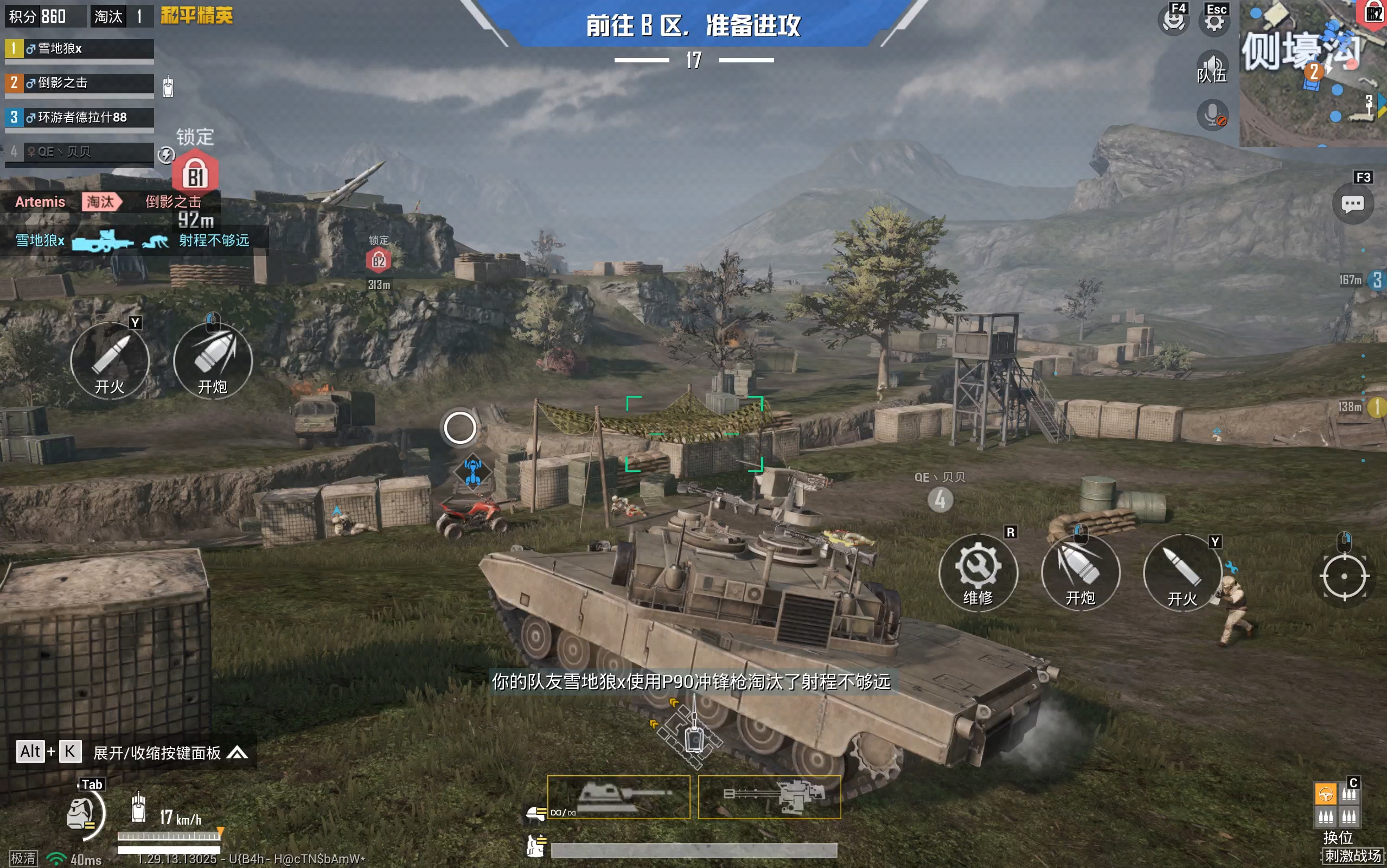
Task: Click the 极清 graphics quality label
Action: pos(23,858)
